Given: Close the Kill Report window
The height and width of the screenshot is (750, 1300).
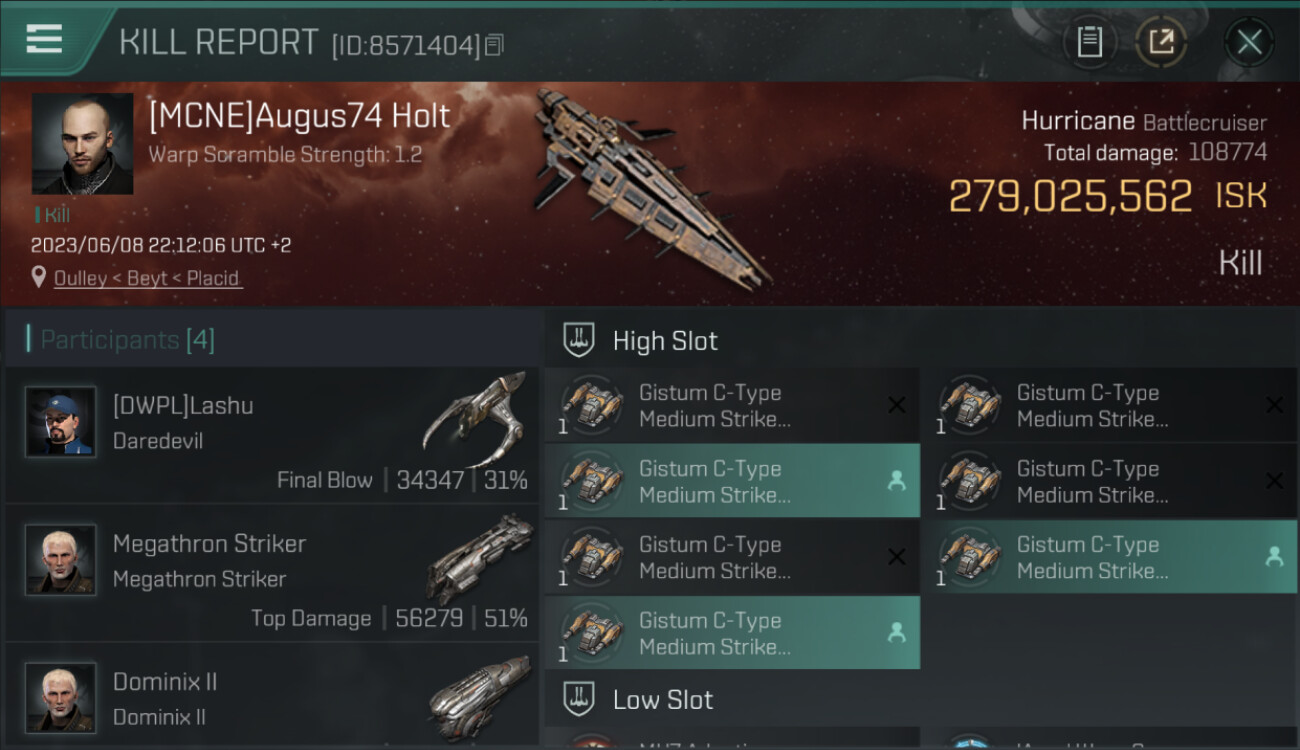Looking at the screenshot, I should click(1249, 42).
